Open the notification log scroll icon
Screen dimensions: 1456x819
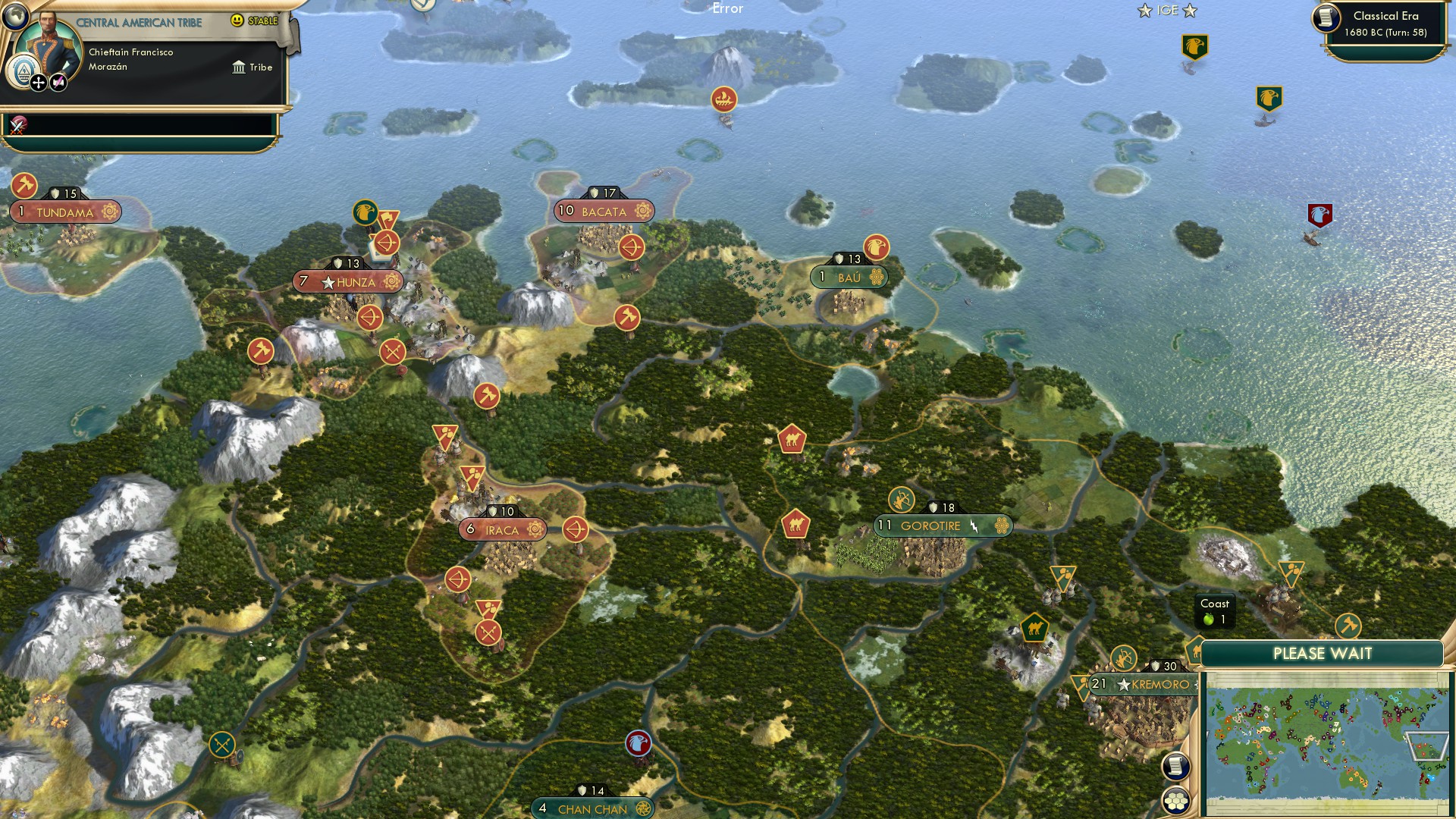(1178, 765)
